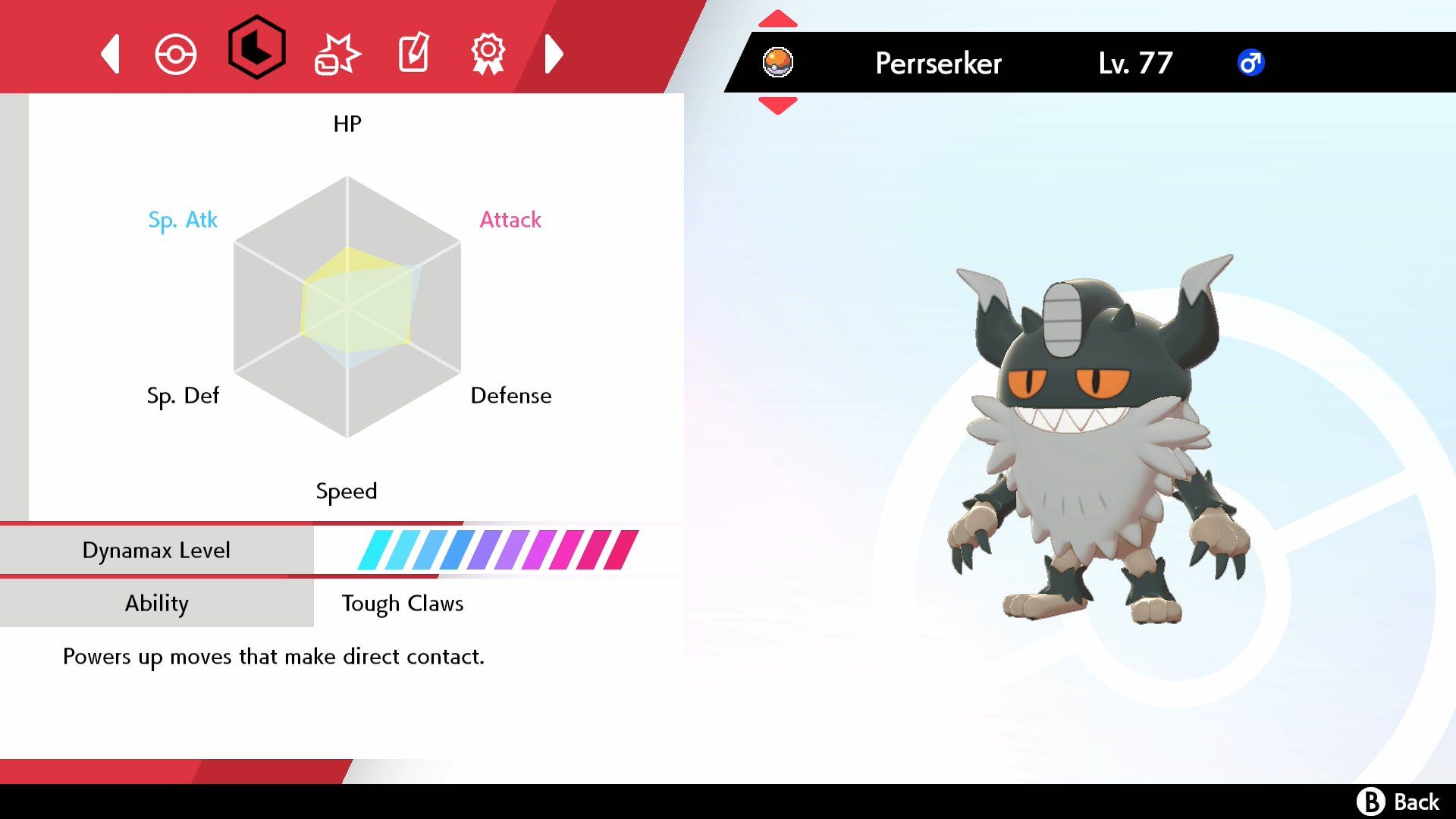Select the Ability row
Image resolution: width=1456 pixels, height=819 pixels.
(157, 604)
